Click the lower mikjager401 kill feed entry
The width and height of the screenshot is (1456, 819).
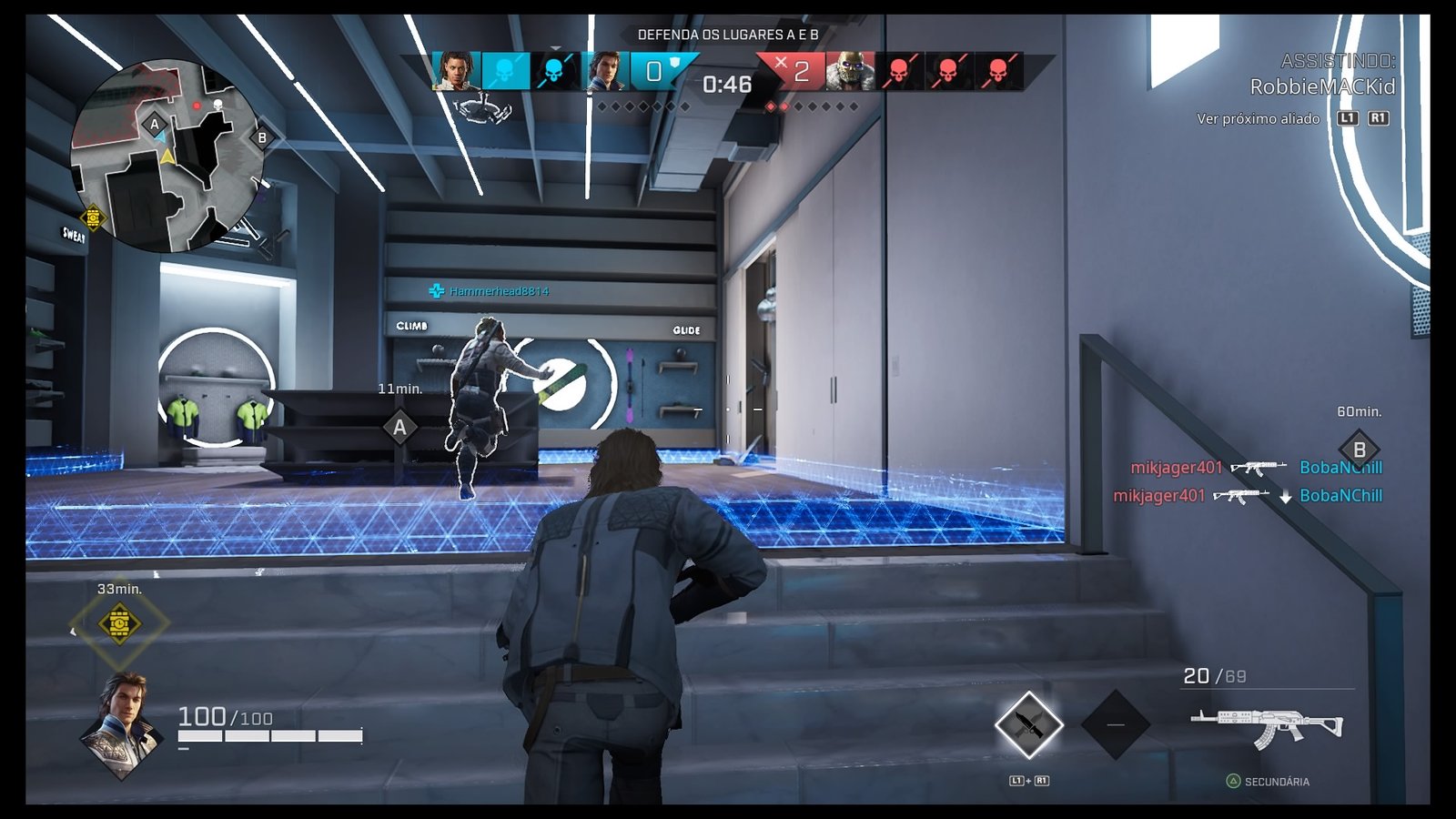coord(1158,496)
